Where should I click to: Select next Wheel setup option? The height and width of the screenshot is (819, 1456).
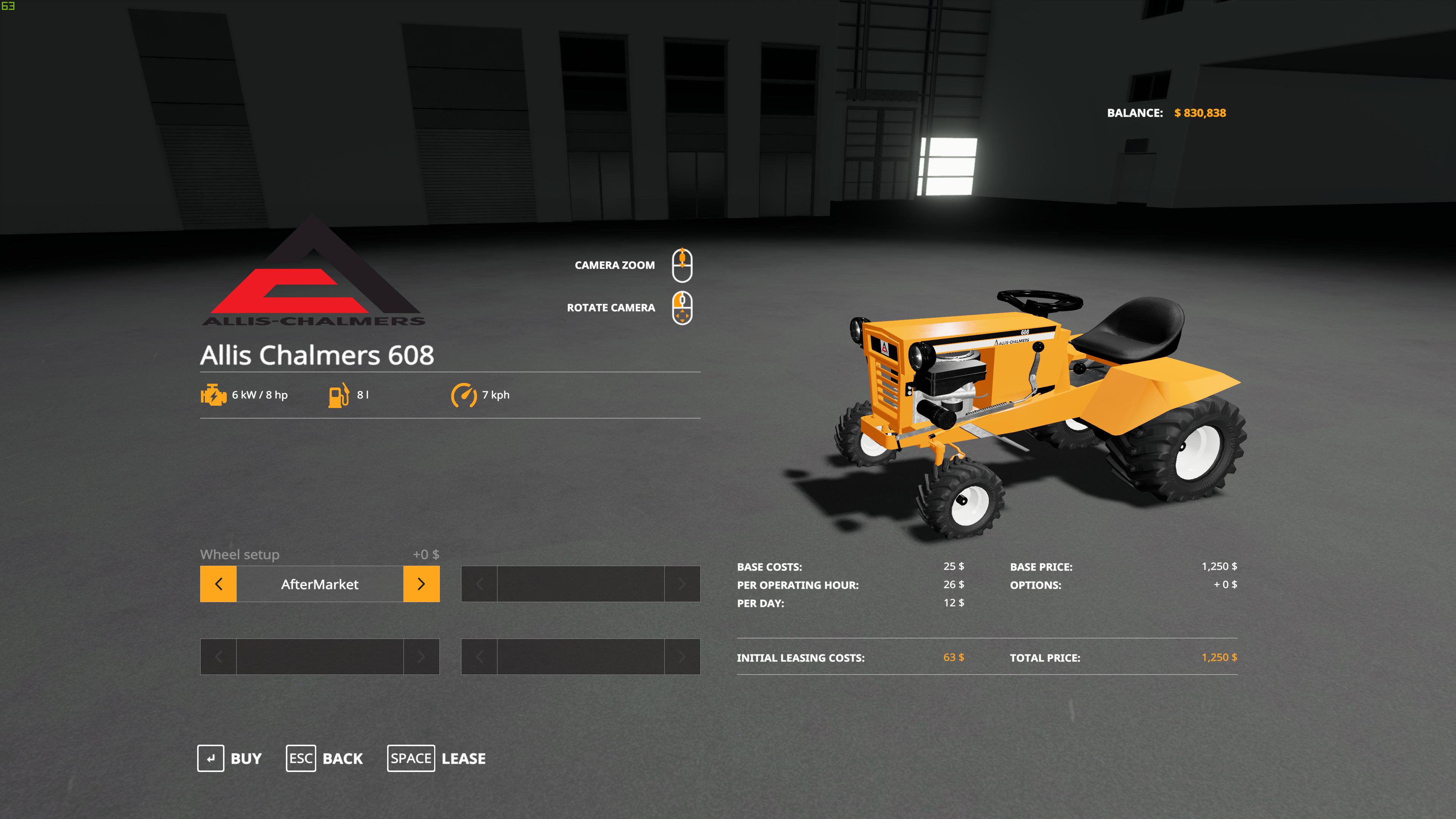[421, 584]
